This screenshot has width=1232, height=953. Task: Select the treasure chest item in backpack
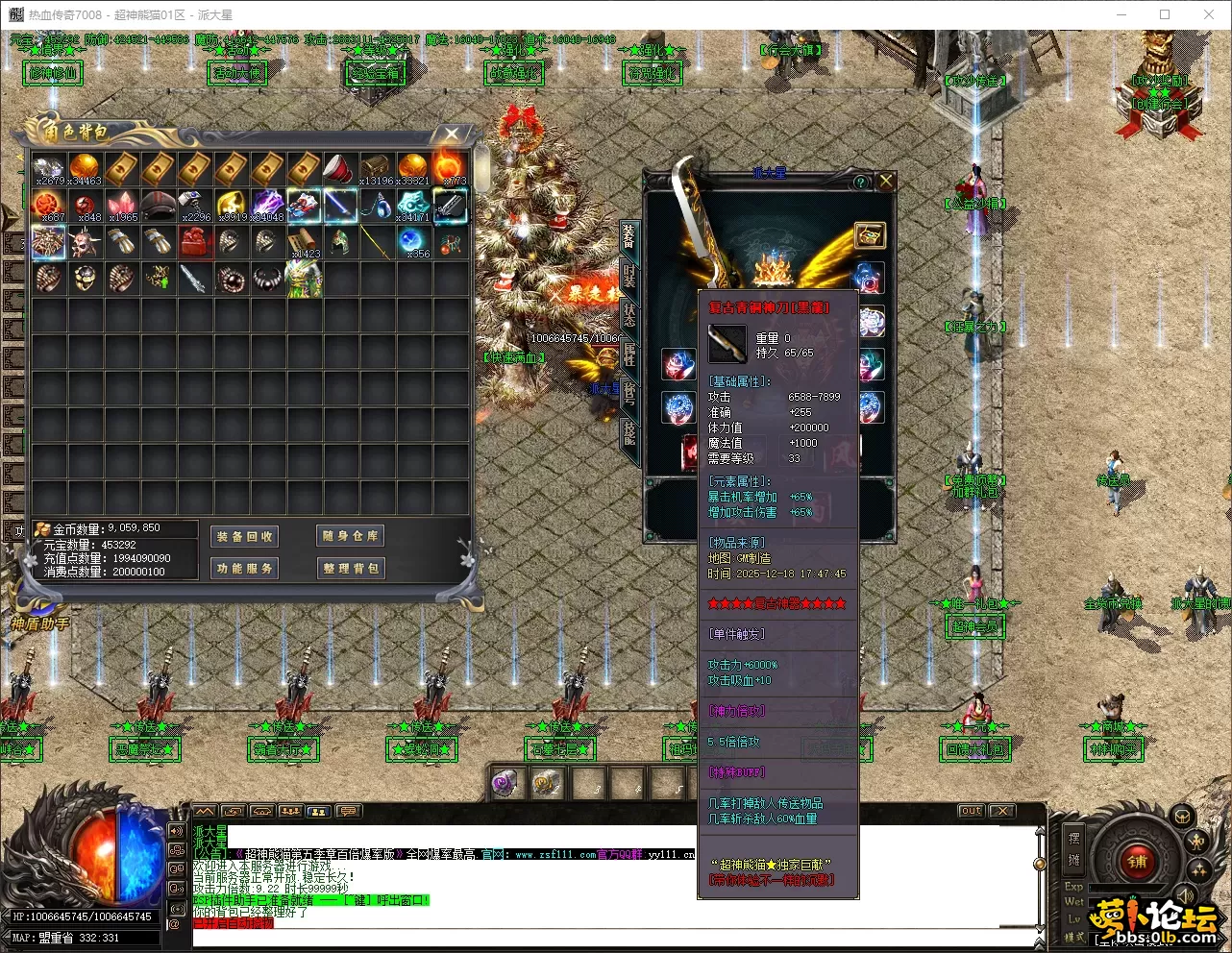(376, 167)
